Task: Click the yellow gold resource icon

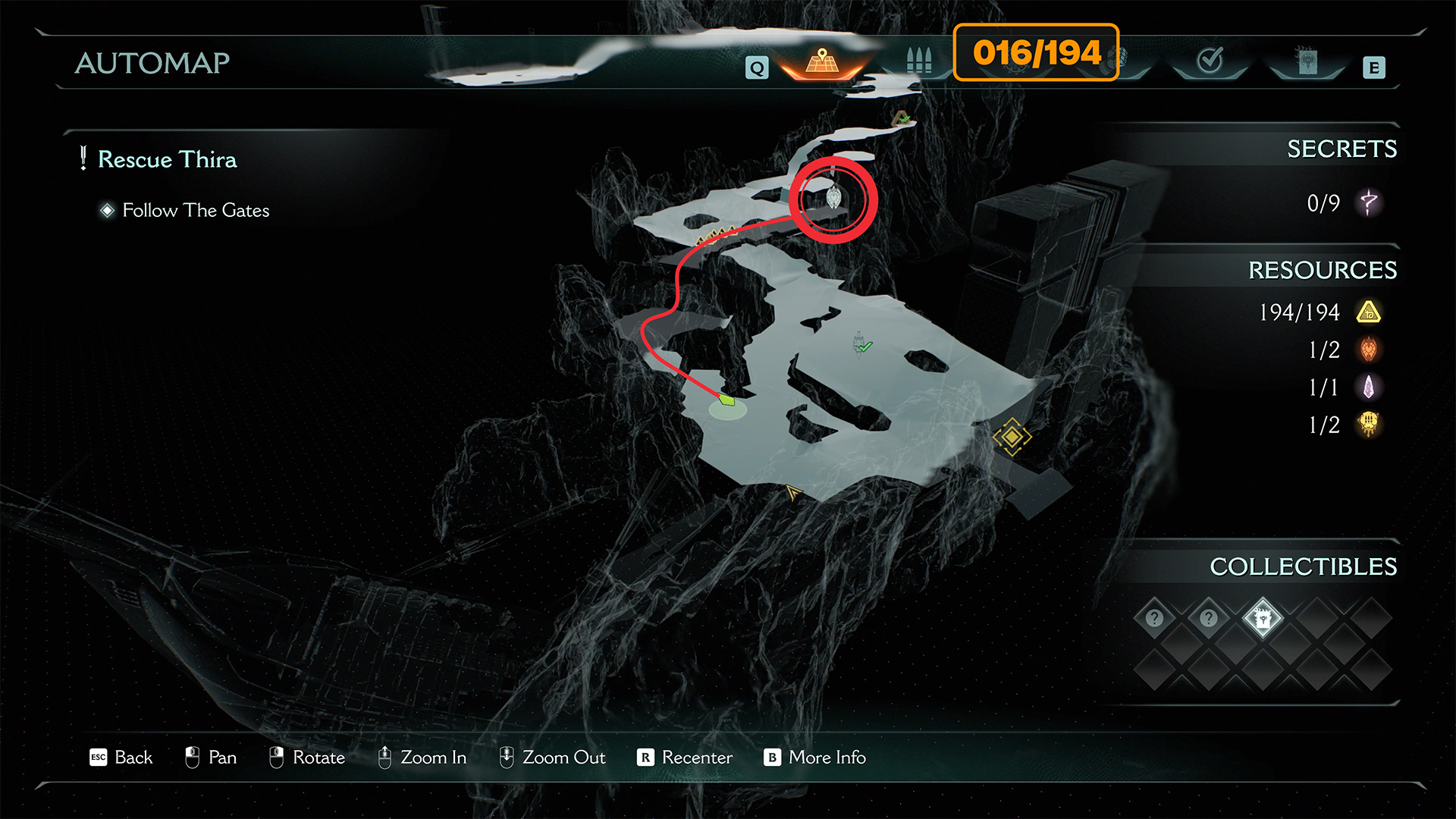Action: click(1369, 312)
